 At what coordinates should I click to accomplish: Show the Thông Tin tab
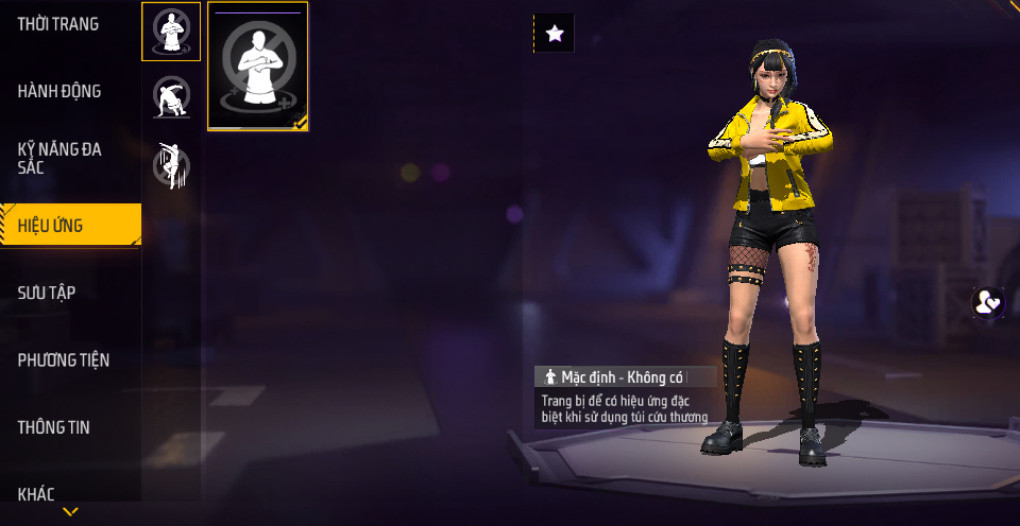coord(54,427)
